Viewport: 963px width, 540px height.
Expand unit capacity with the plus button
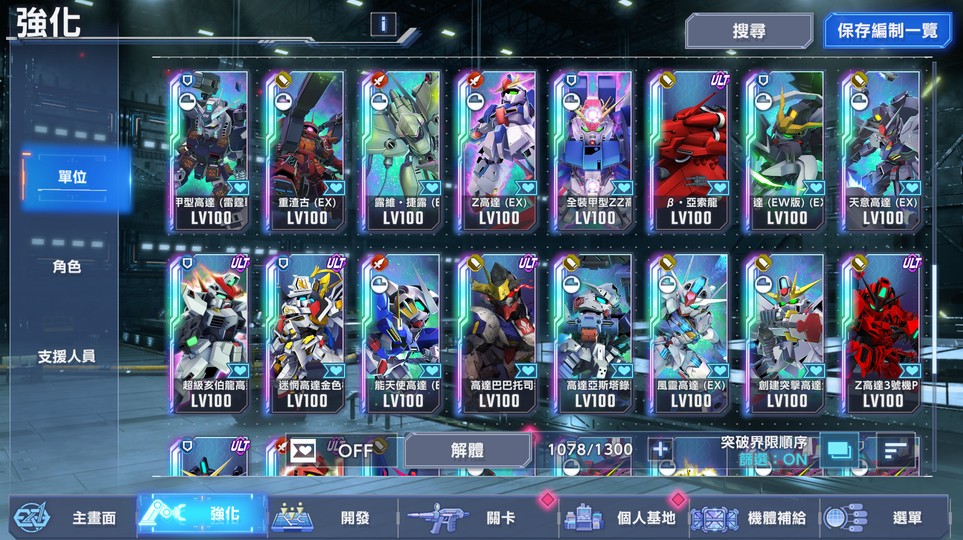[660, 450]
